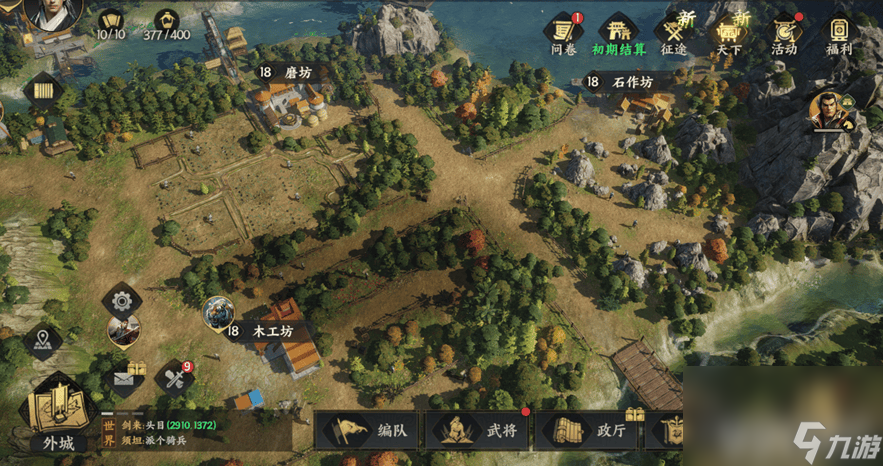Open the map location pin icon
Image resolution: width=883 pixels, height=466 pixels.
(x=42, y=339)
